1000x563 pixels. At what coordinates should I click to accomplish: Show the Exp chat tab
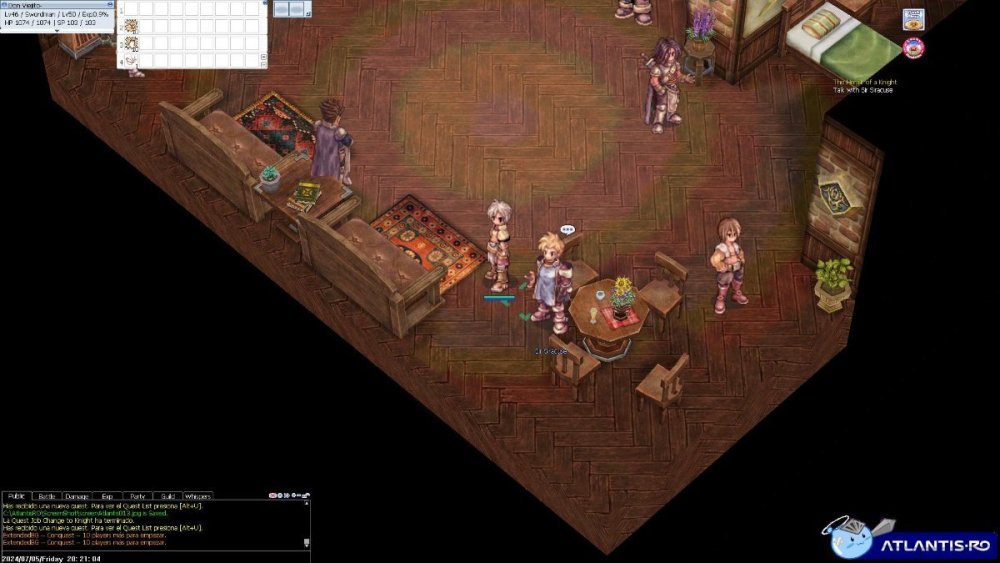107,496
